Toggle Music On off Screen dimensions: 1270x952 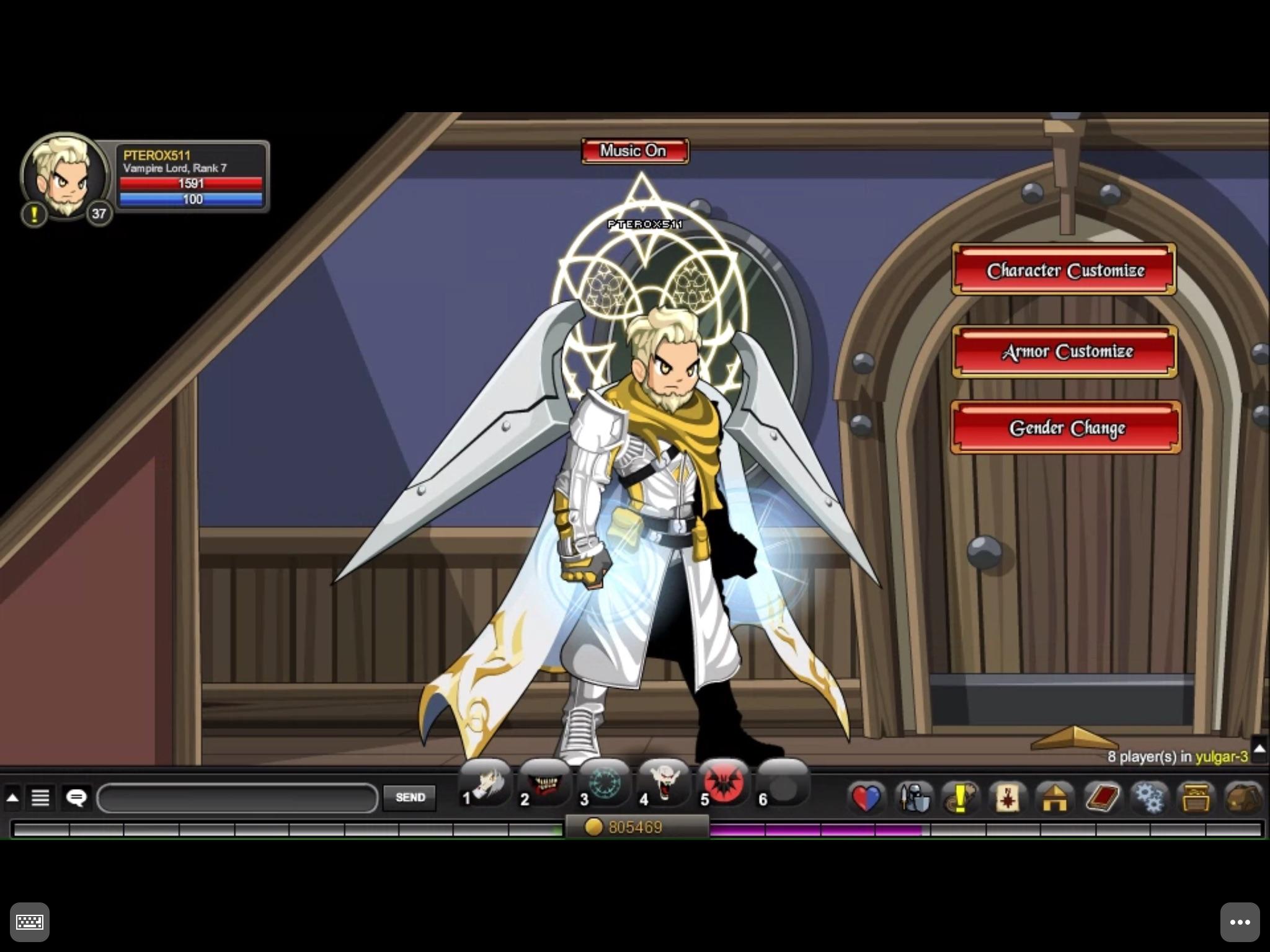633,151
